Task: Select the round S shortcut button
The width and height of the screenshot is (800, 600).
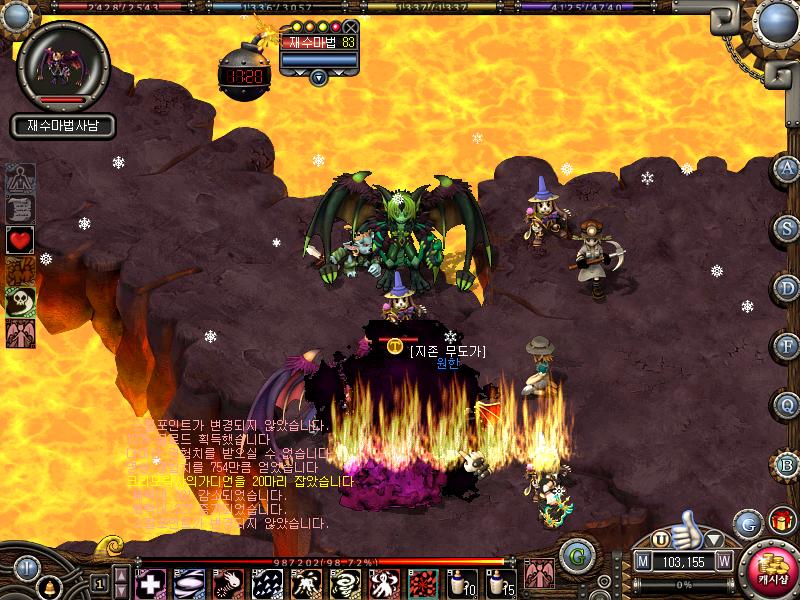Action: click(787, 228)
